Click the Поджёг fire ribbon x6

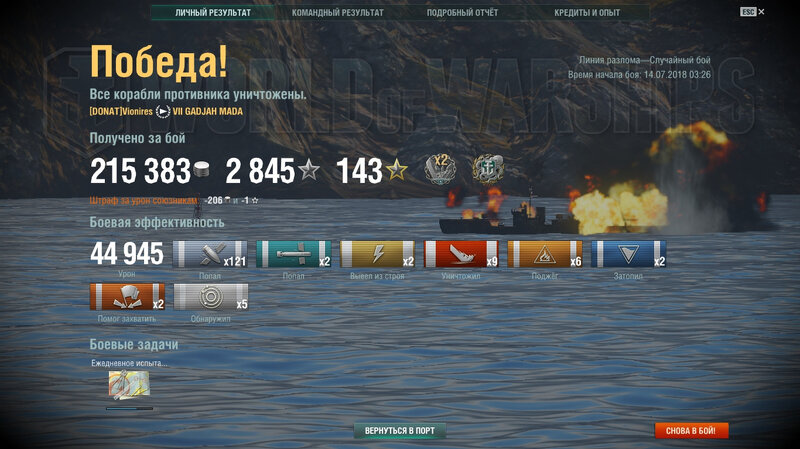tap(545, 254)
